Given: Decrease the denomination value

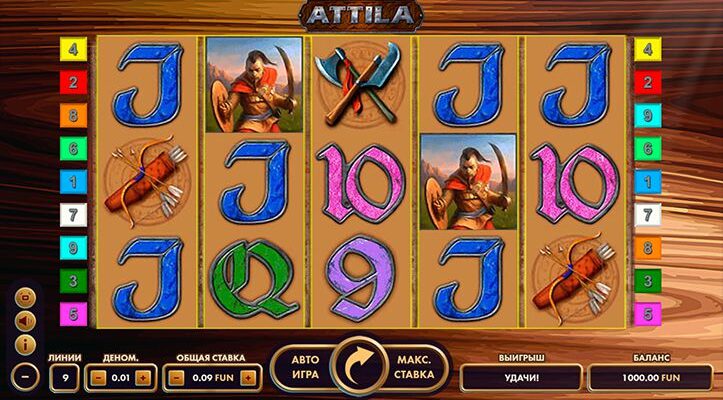Looking at the screenshot, I should pyautogui.click(x=97, y=377).
